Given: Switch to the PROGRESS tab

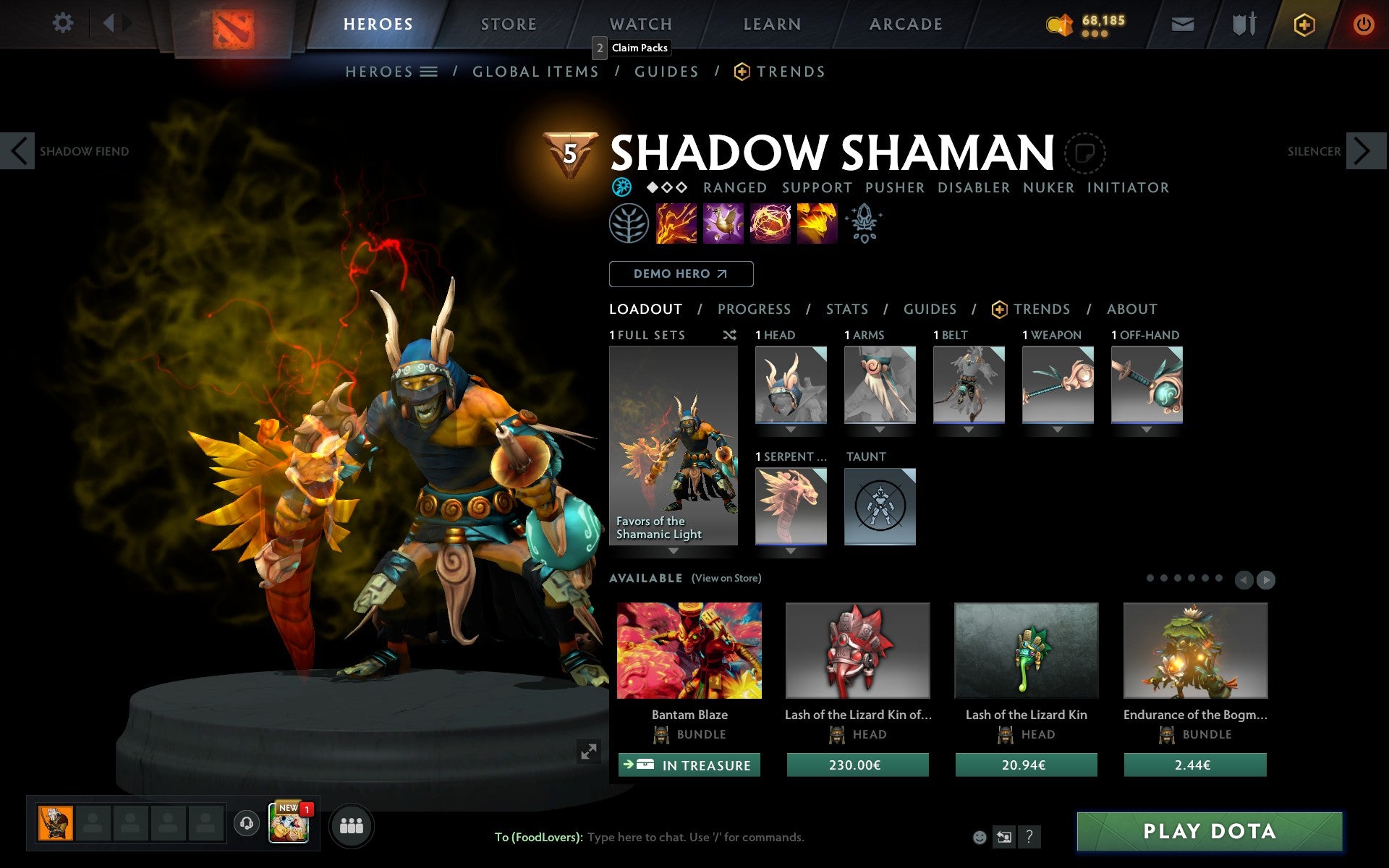Looking at the screenshot, I should [754, 309].
